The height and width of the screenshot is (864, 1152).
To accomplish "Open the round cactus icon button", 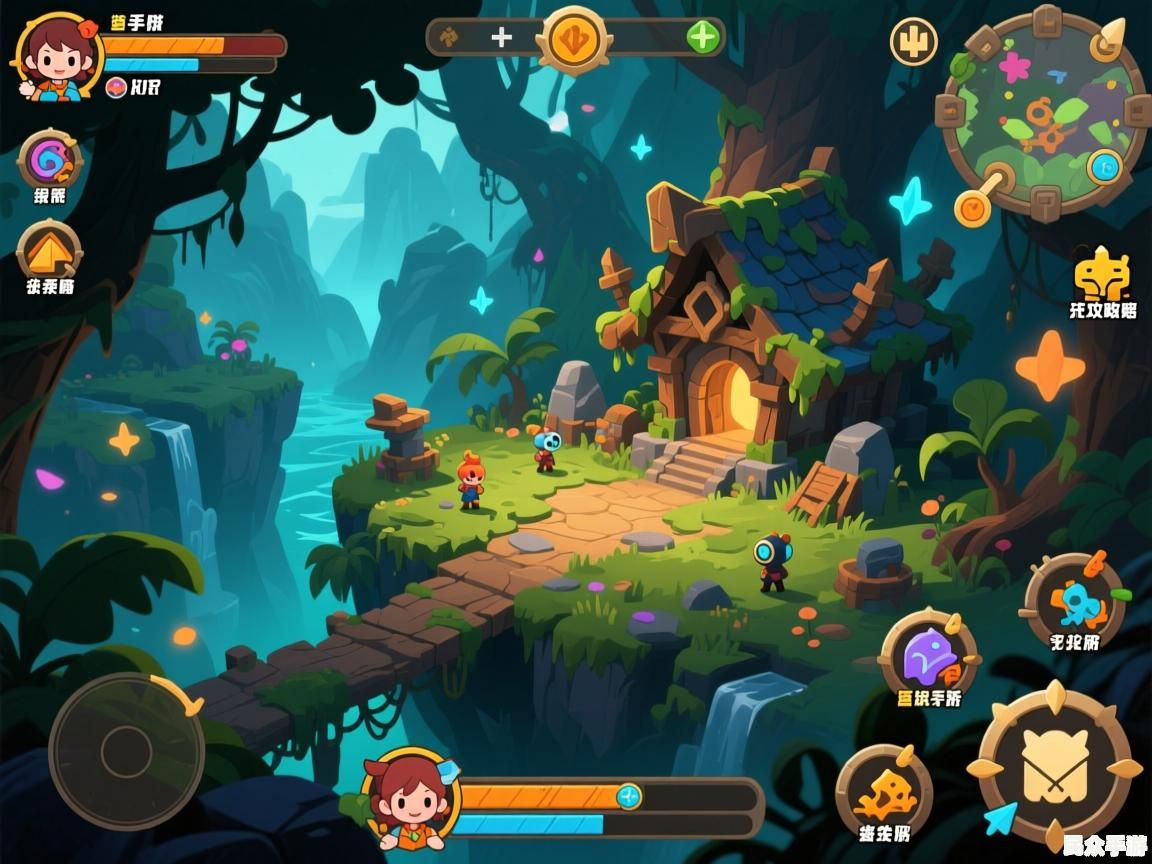I will pyautogui.click(x=913, y=42).
